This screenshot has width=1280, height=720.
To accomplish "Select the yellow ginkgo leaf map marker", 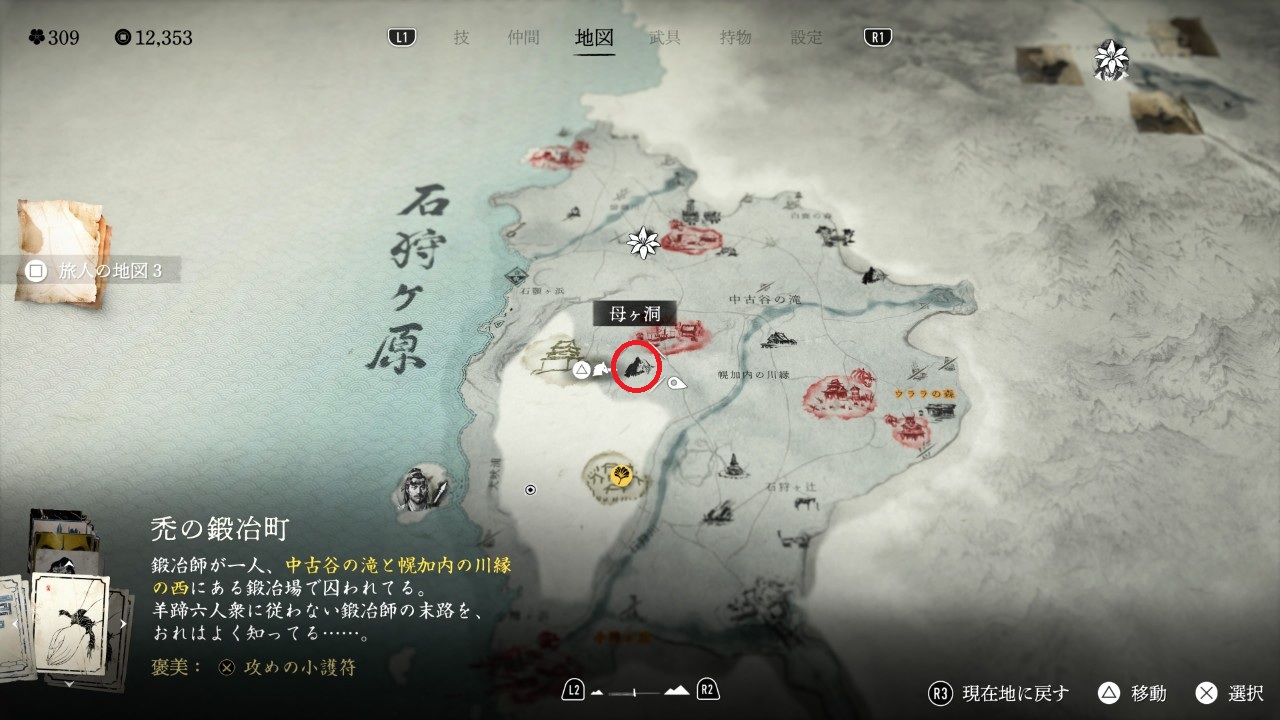I will pos(621,476).
